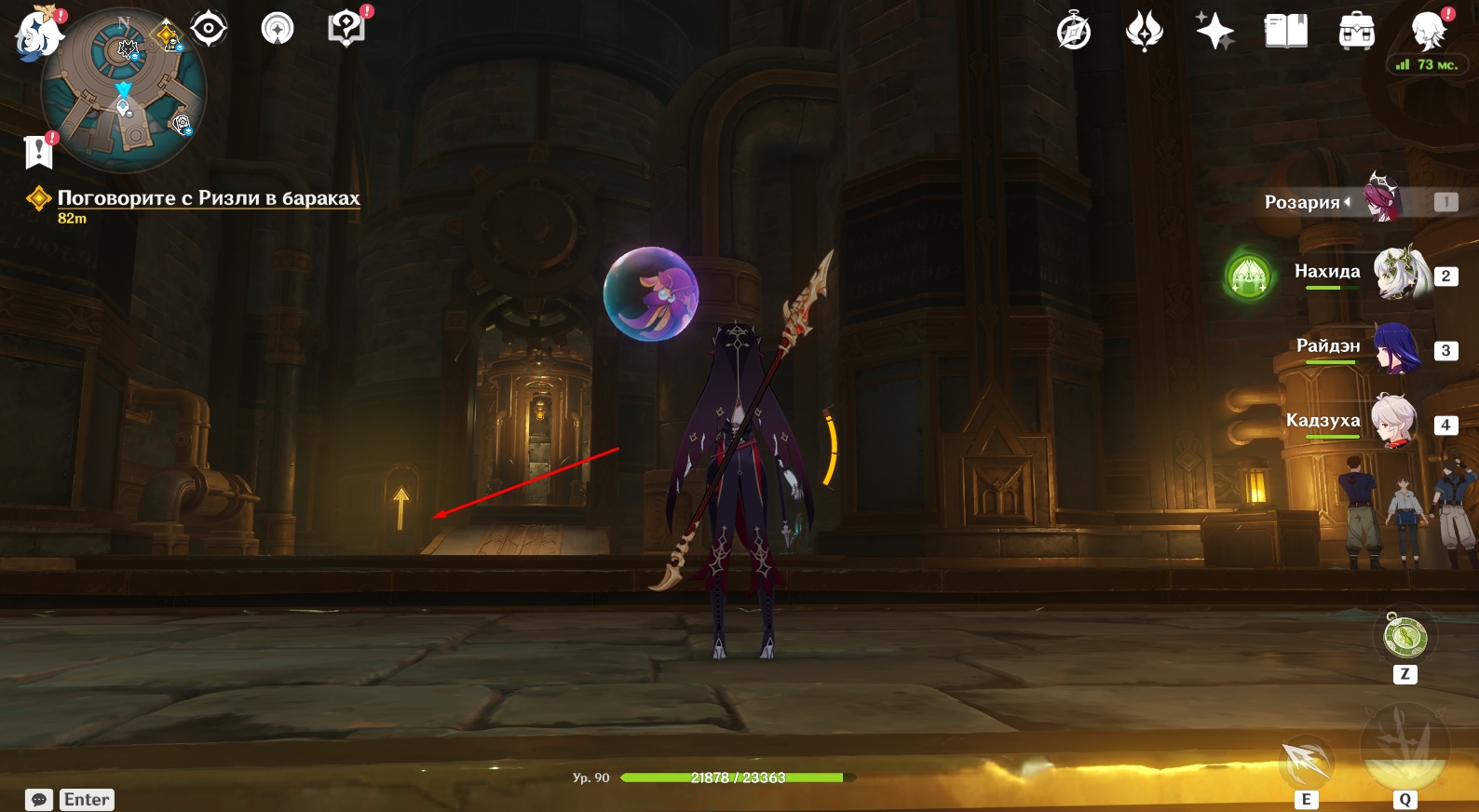Open the circular minimap
Image resolution: width=1479 pixels, height=812 pixels.
pos(124,91)
